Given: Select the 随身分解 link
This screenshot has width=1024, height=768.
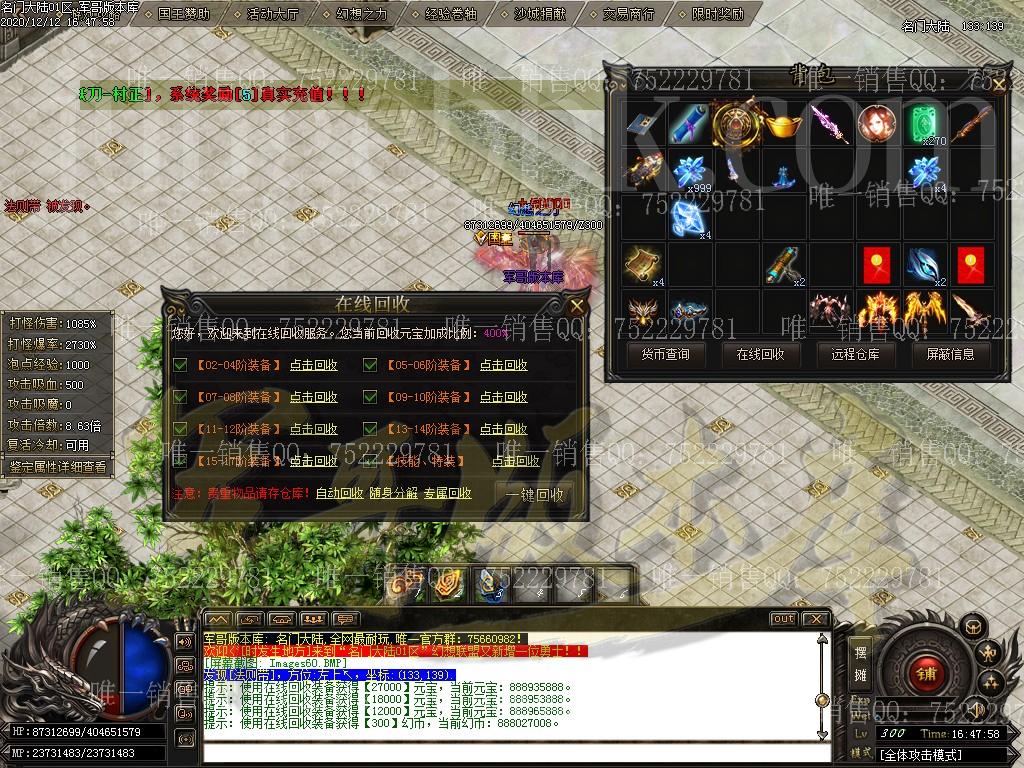Looking at the screenshot, I should coord(393,494).
